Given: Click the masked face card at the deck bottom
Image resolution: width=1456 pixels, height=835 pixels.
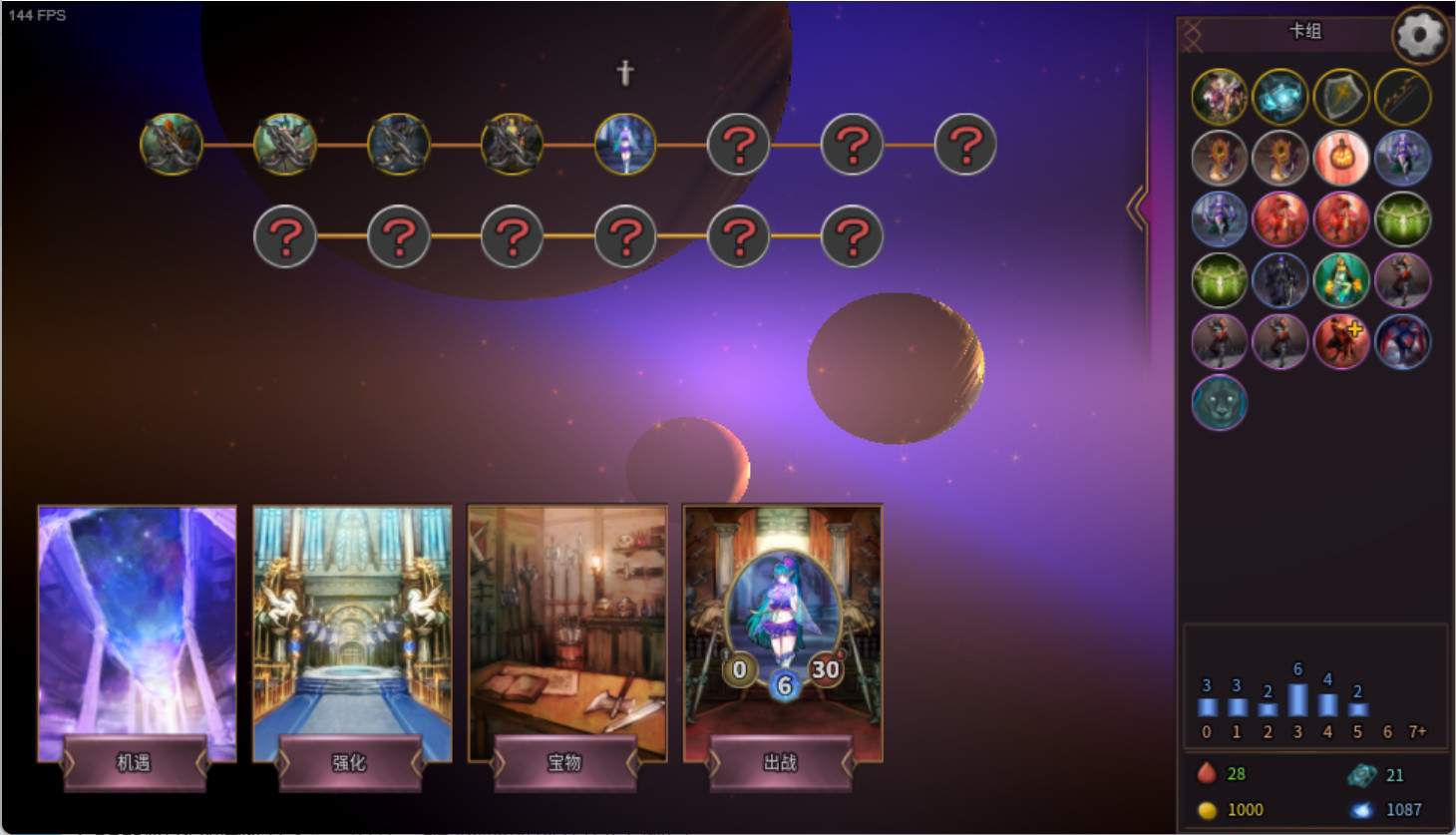Looking at the screenshot, I should tap(1219, 402).
